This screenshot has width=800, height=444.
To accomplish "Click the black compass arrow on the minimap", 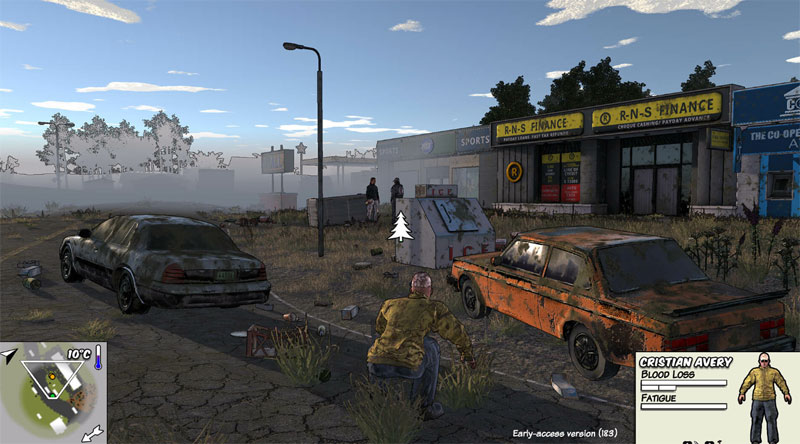I will [9, 355].
